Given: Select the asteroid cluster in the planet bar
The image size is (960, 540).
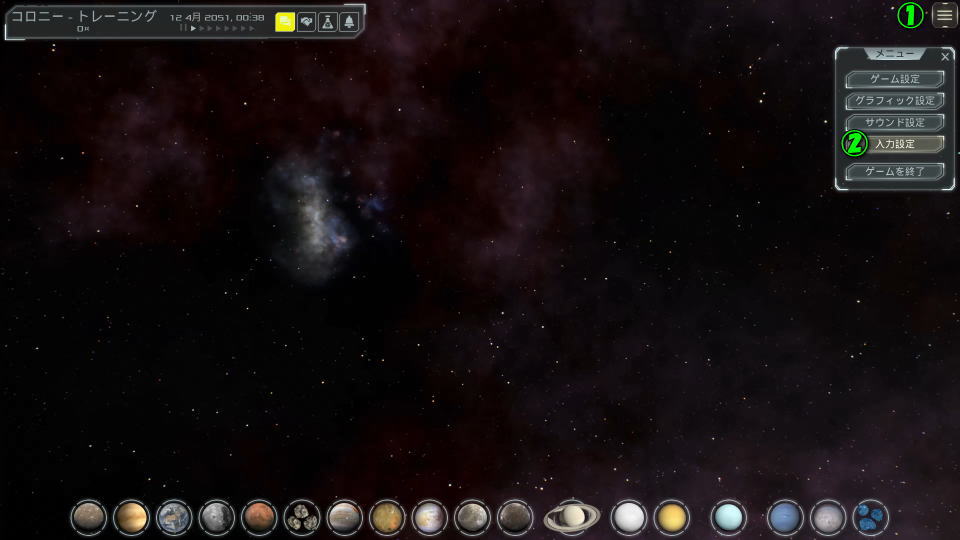Looking at the screenshot, I should 301,517.
